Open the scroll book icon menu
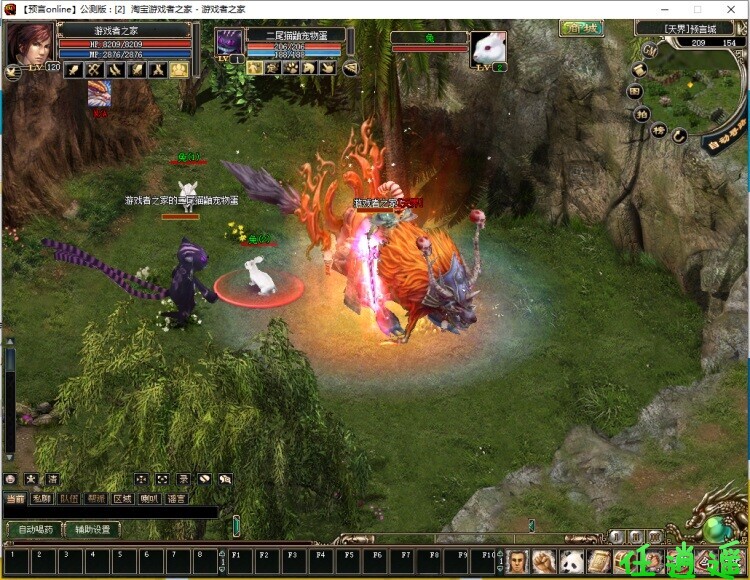750x580 pixels. click(599, 561)
